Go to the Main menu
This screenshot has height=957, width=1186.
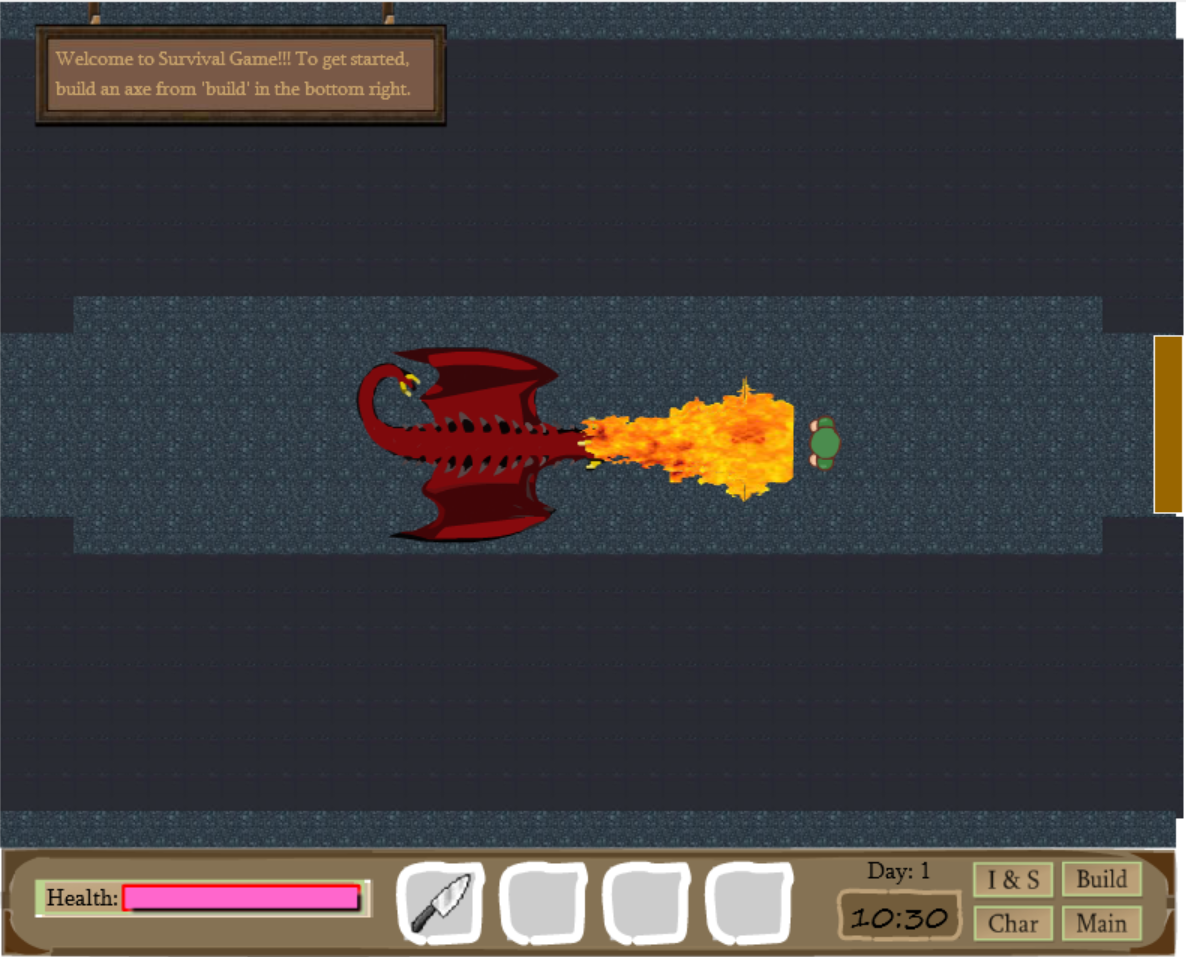[x=1101, y=923]
